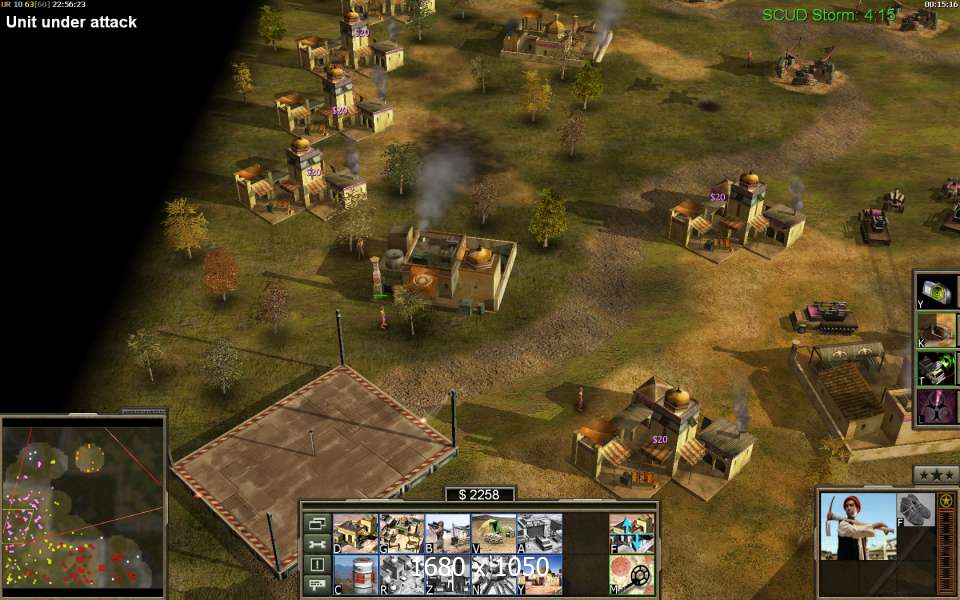This screenshot has height=600, width=960.
Task: Click the worker unit portrait
Action: click(857, 526)
